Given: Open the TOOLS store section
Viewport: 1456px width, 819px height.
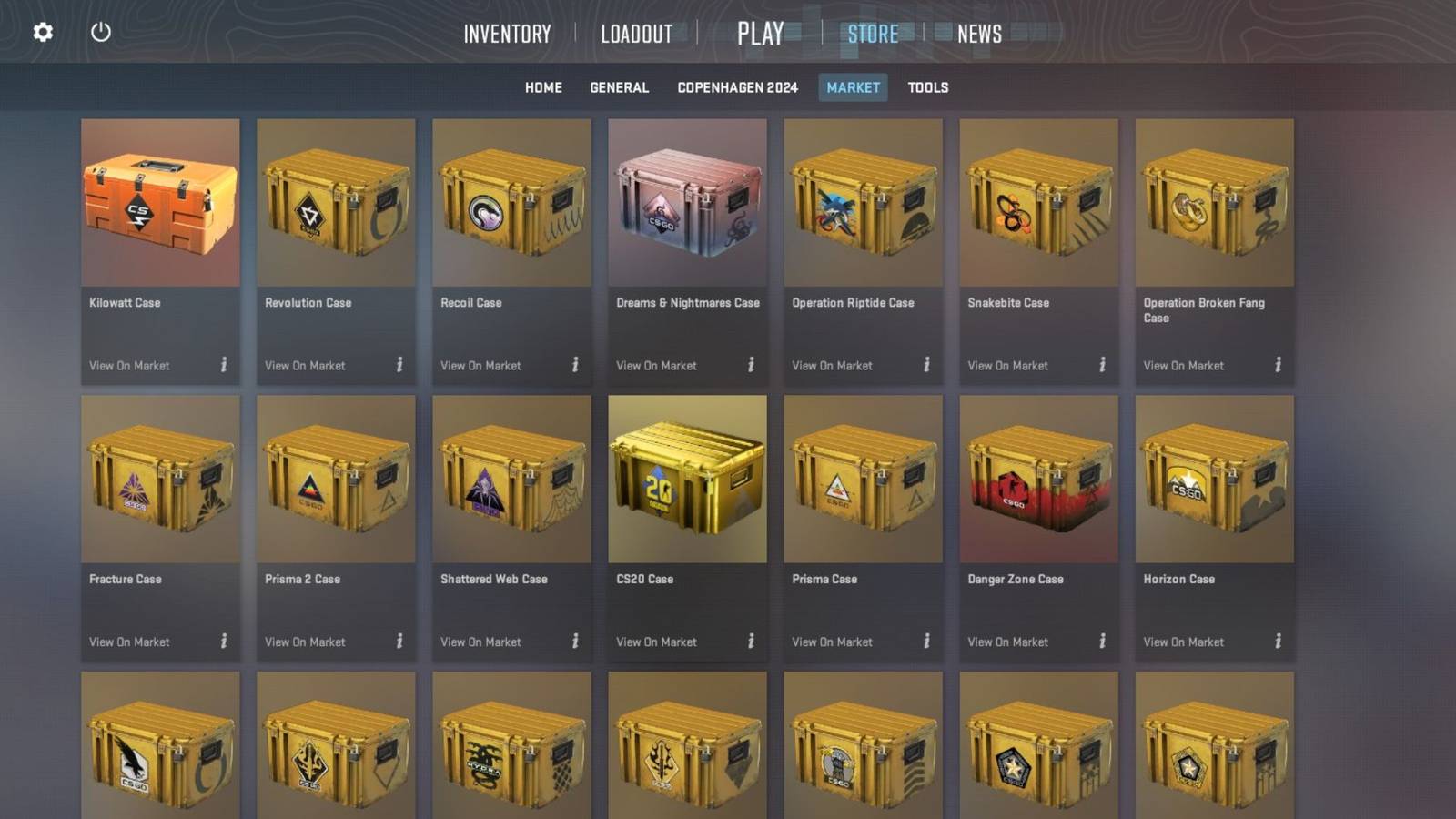Looking at the screenshot, I should click(926, 87).
